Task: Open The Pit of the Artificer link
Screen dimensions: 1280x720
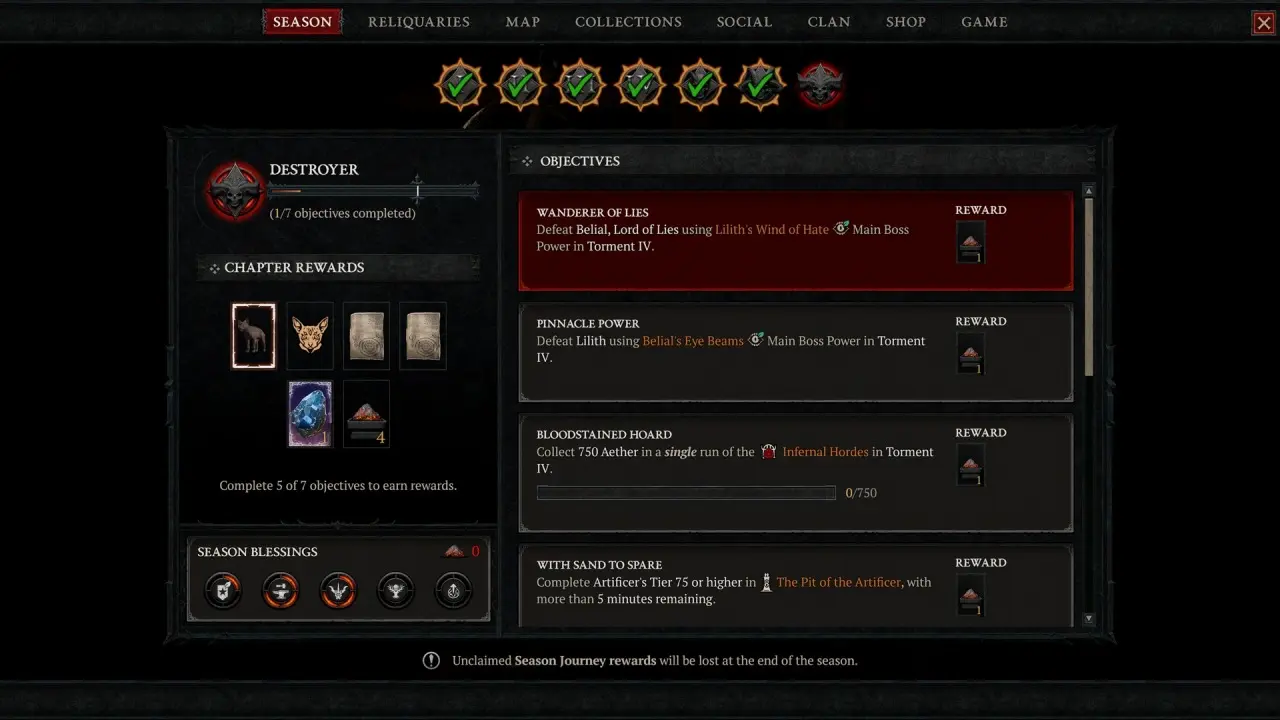Action: point(838,582)
